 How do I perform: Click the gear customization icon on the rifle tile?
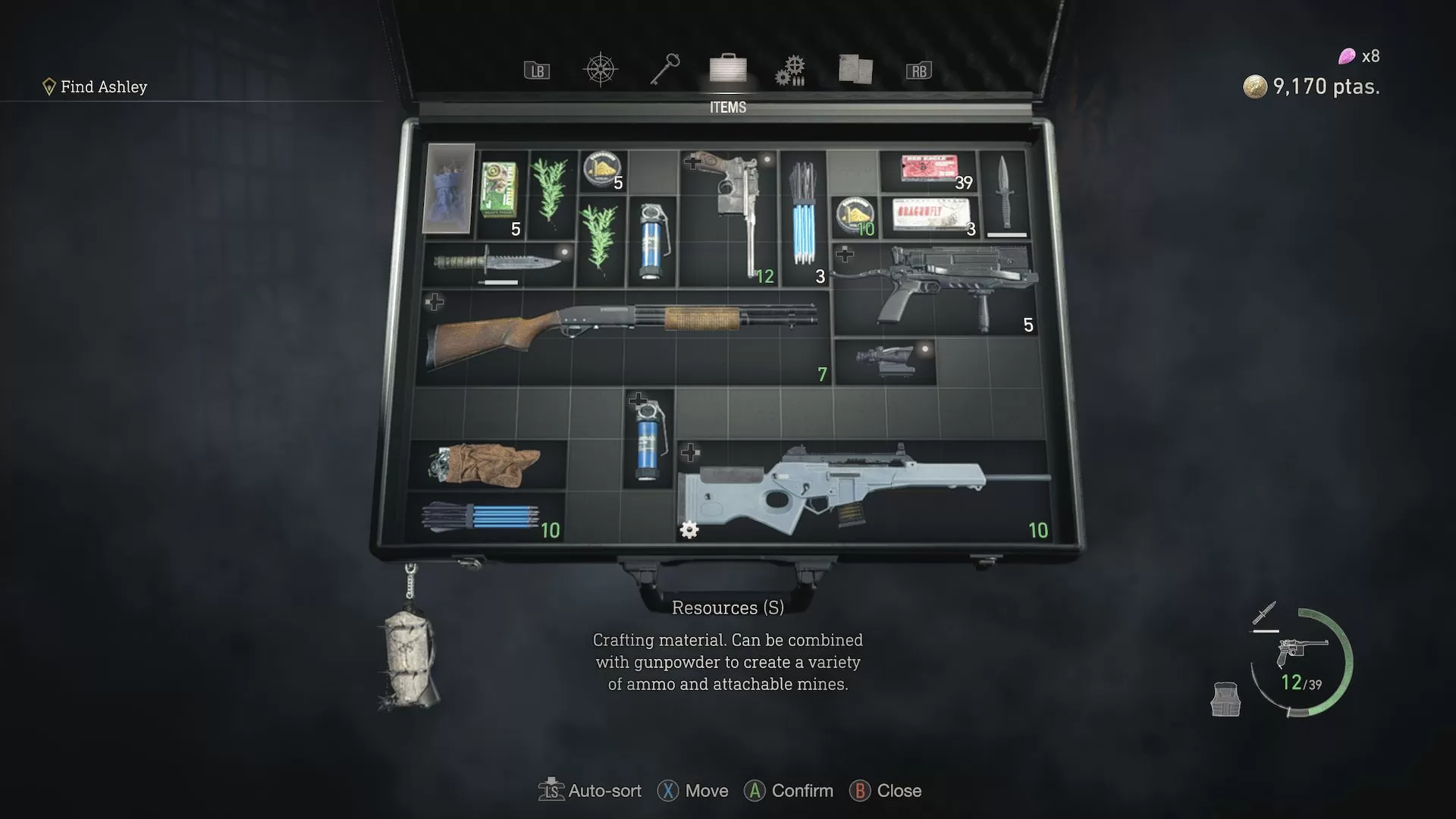click(689, 531)
